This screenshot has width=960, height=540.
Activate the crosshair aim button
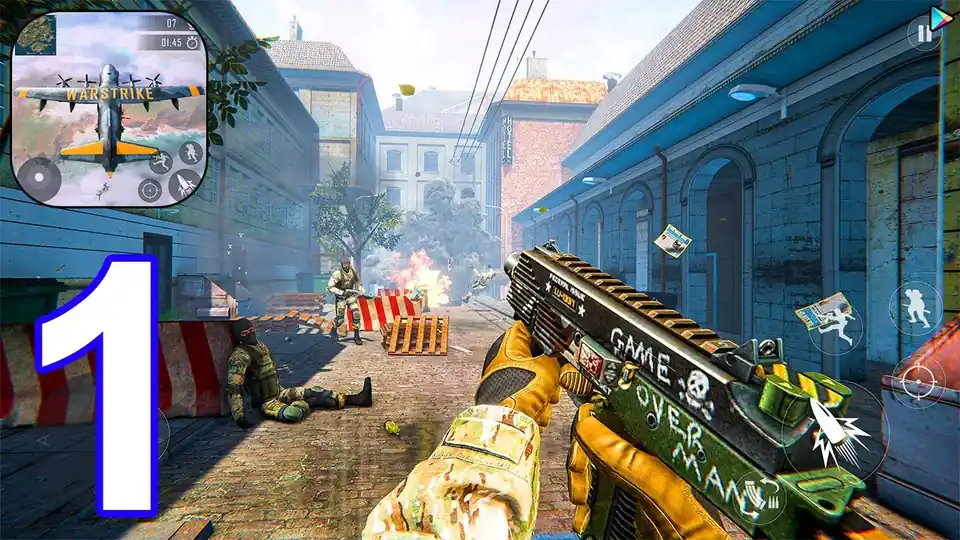(917, 382)
